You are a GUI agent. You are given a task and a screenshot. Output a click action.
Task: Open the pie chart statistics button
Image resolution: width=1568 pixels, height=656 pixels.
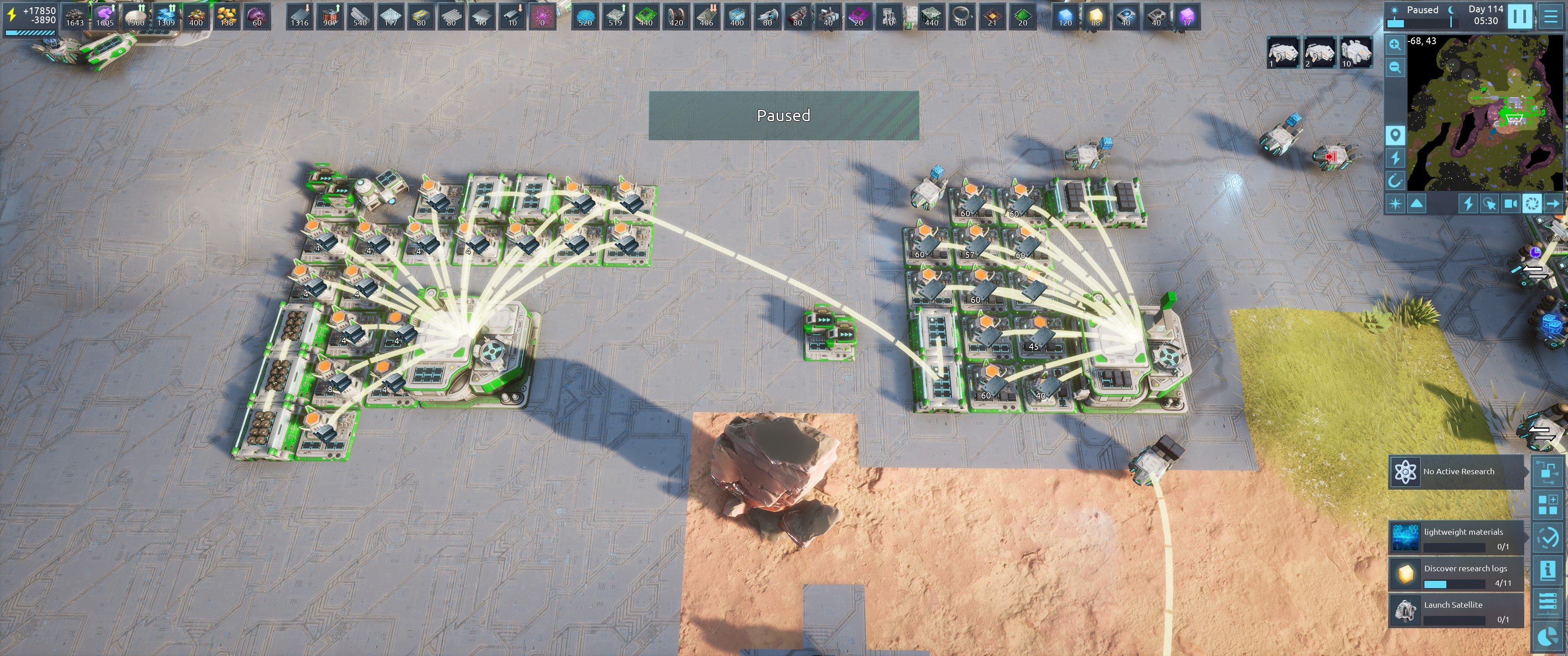(1547, 637)
